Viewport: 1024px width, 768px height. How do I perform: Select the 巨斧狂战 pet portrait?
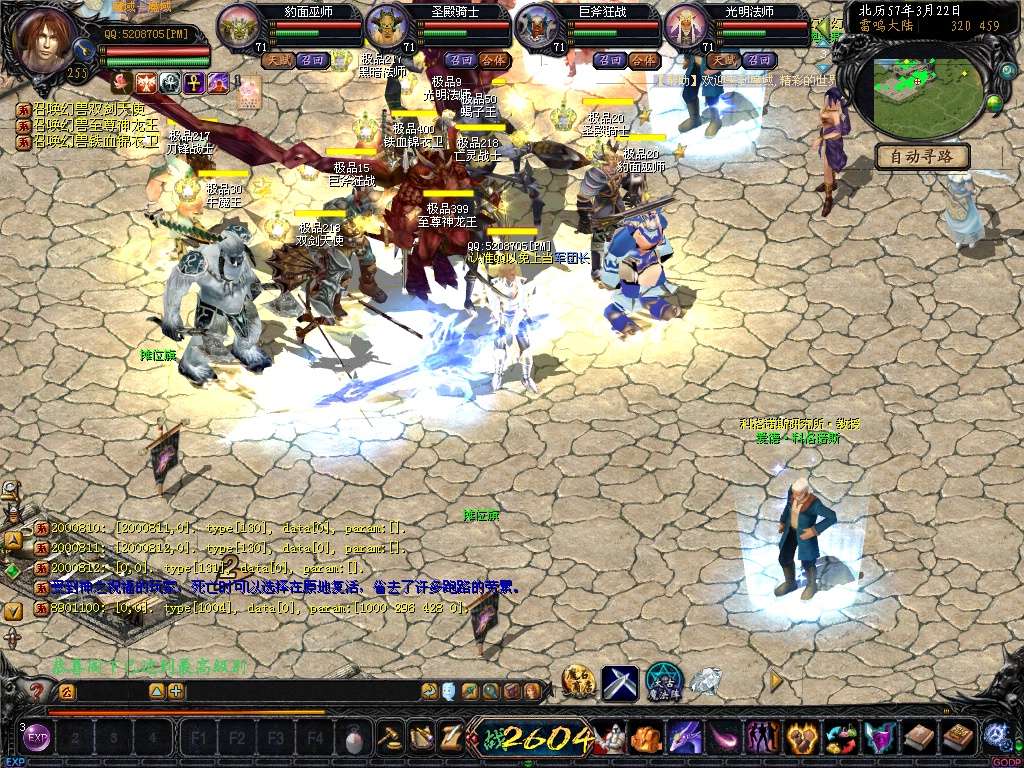coord(537,26)
